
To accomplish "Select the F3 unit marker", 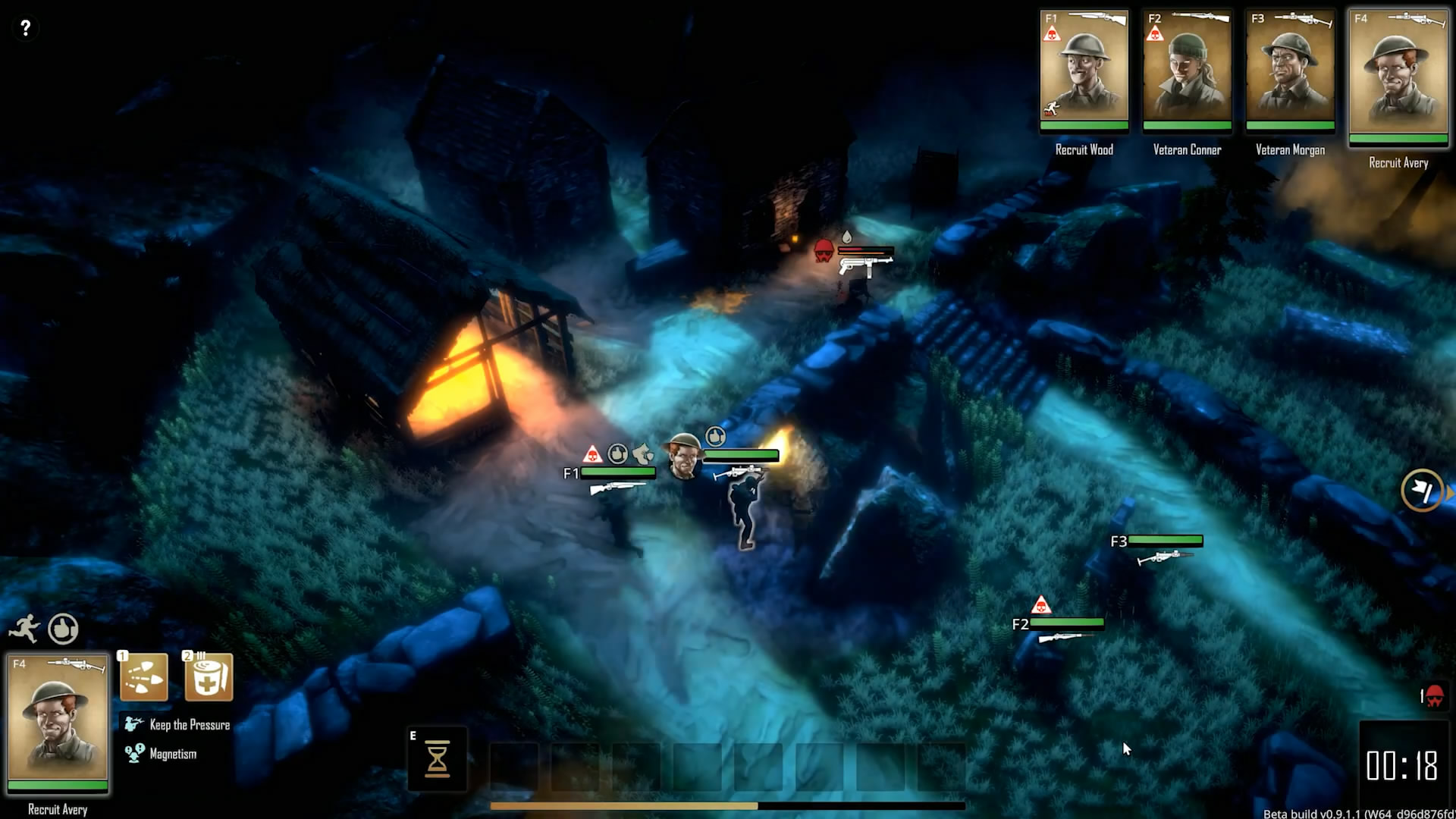I will tap(1119, 541).
